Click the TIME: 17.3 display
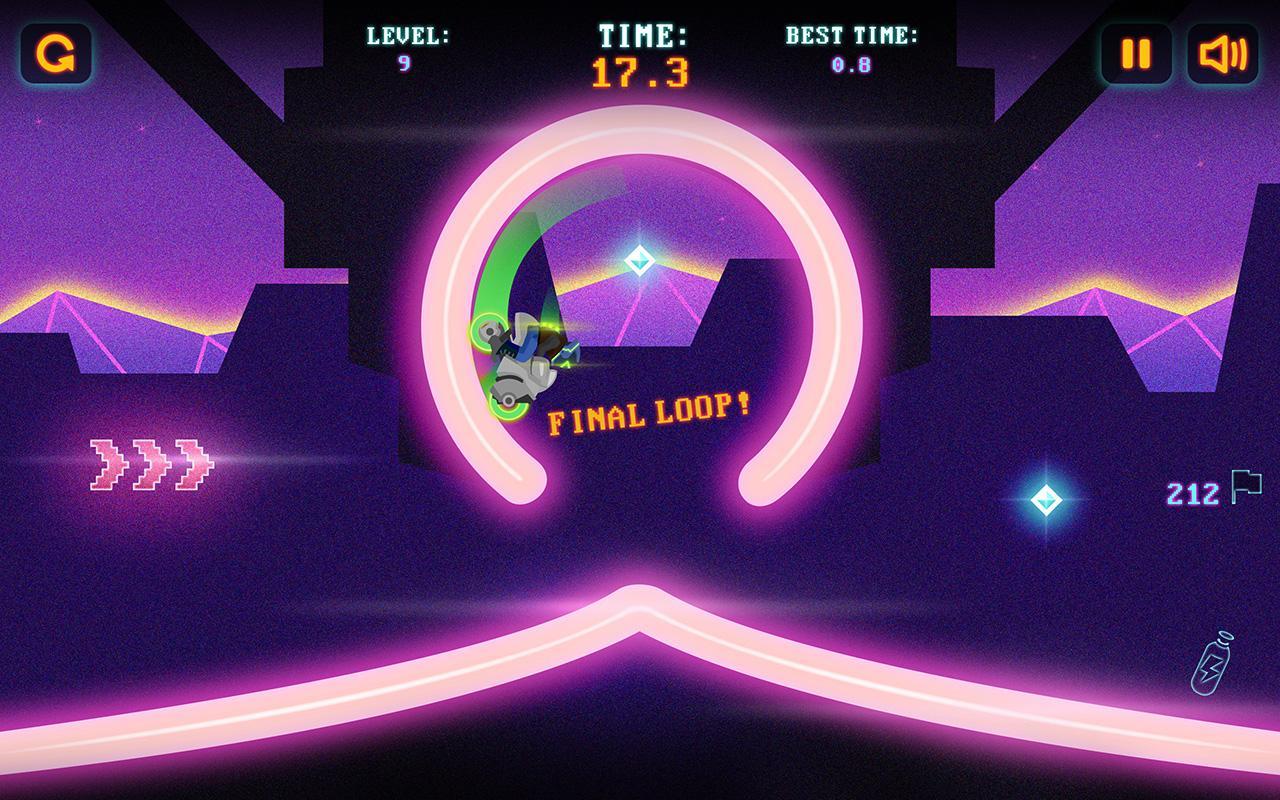Image resolution: width=1280 pixels, height=800 pixels. click(640, 50)
